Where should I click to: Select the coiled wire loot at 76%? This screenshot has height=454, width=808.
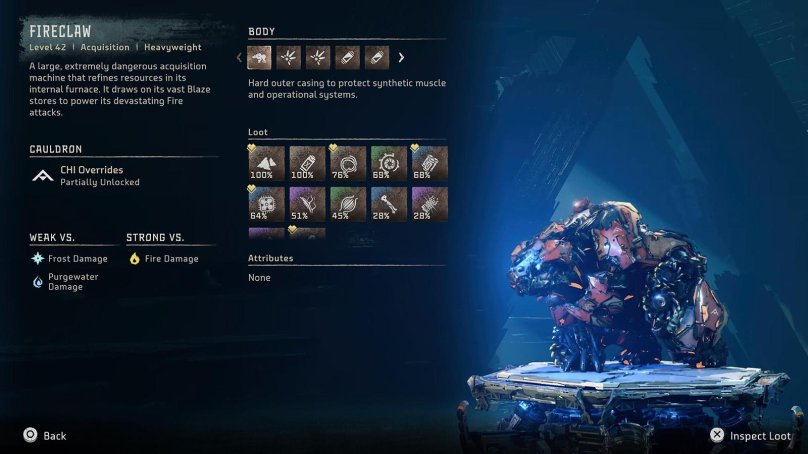click(348, 163)
